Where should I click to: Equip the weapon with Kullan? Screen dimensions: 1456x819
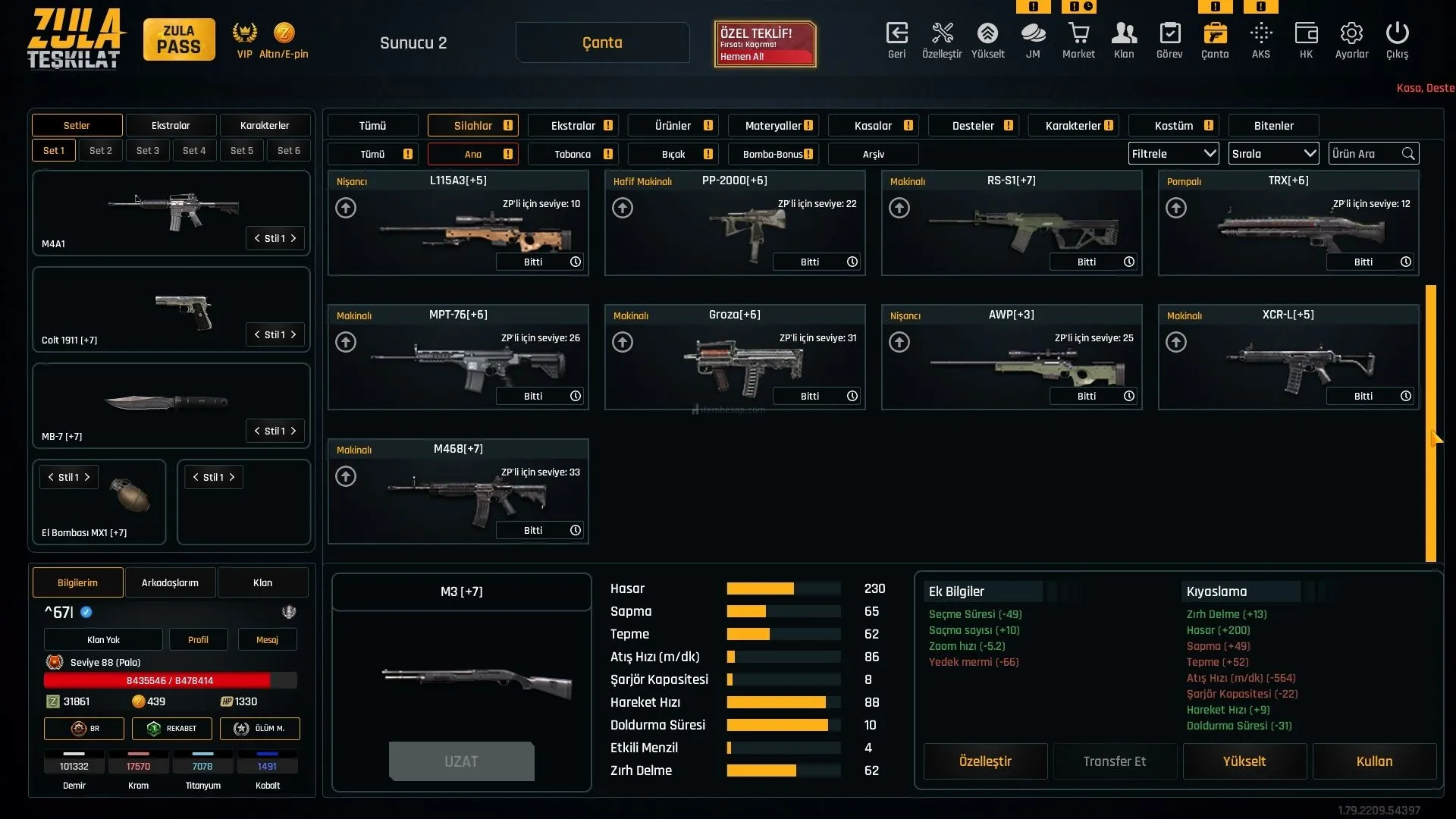(1374, 761)
